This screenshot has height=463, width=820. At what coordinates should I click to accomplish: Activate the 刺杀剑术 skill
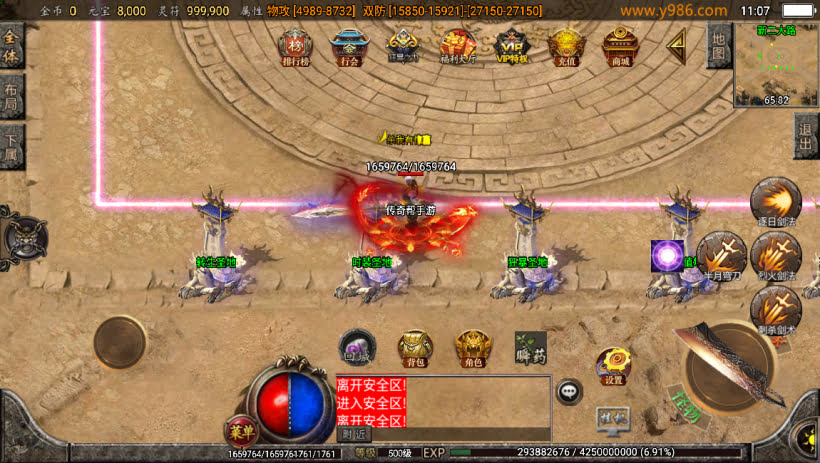[x=775, y=309]
